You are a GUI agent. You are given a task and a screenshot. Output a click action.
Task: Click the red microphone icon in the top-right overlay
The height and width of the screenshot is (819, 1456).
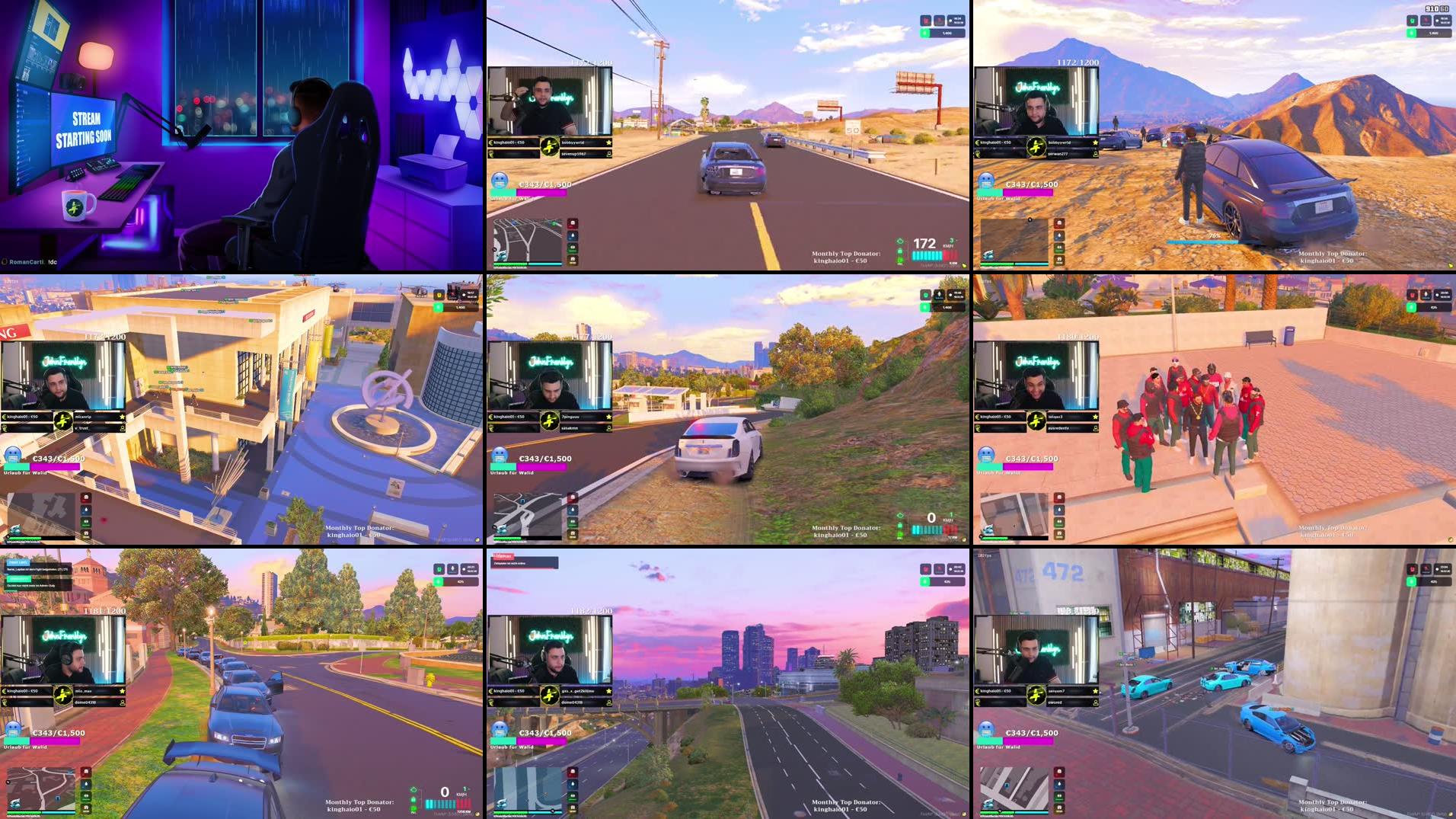click(927, 21)
